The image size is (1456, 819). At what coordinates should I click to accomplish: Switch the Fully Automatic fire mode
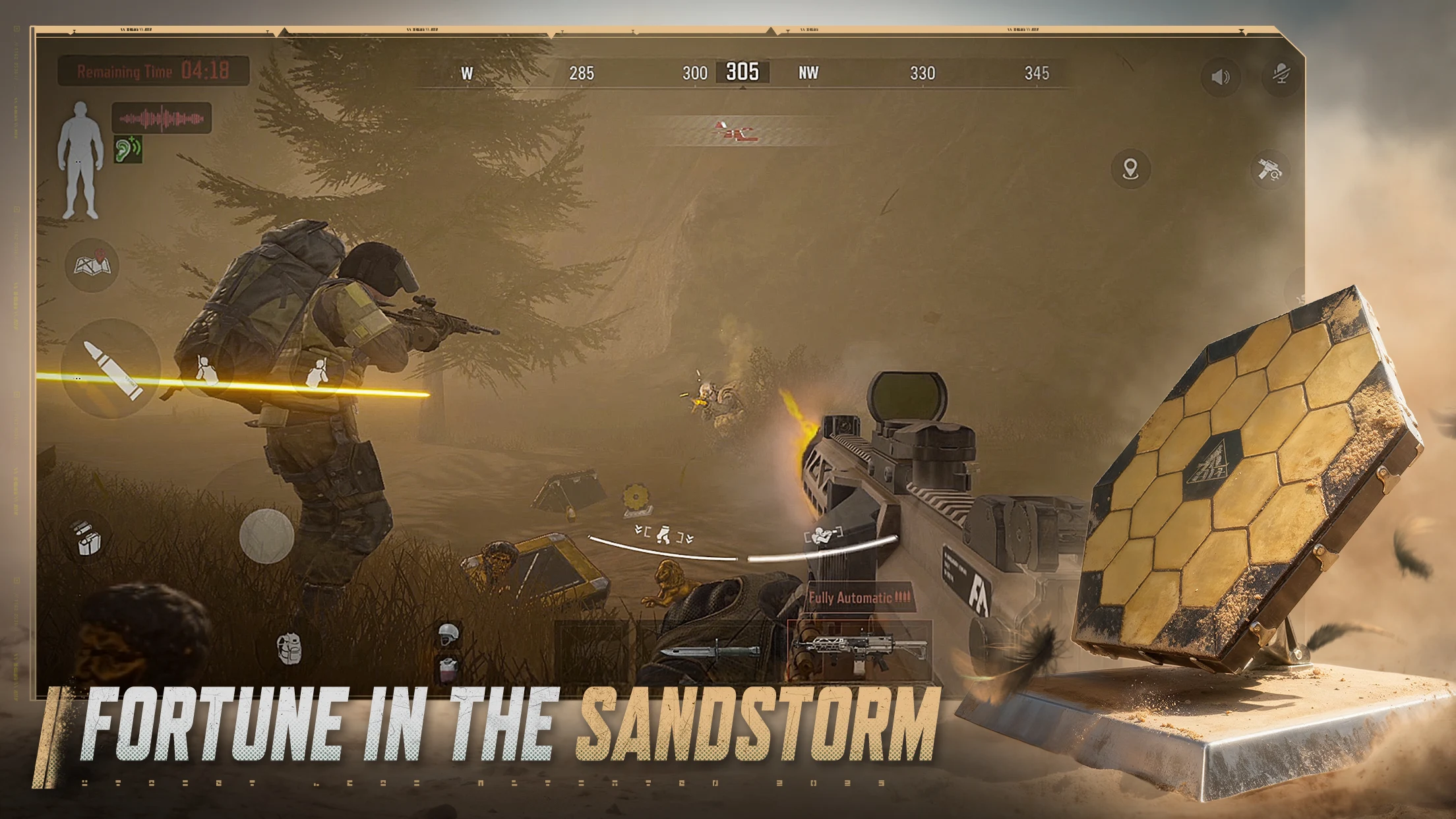[x=859, y=598]
